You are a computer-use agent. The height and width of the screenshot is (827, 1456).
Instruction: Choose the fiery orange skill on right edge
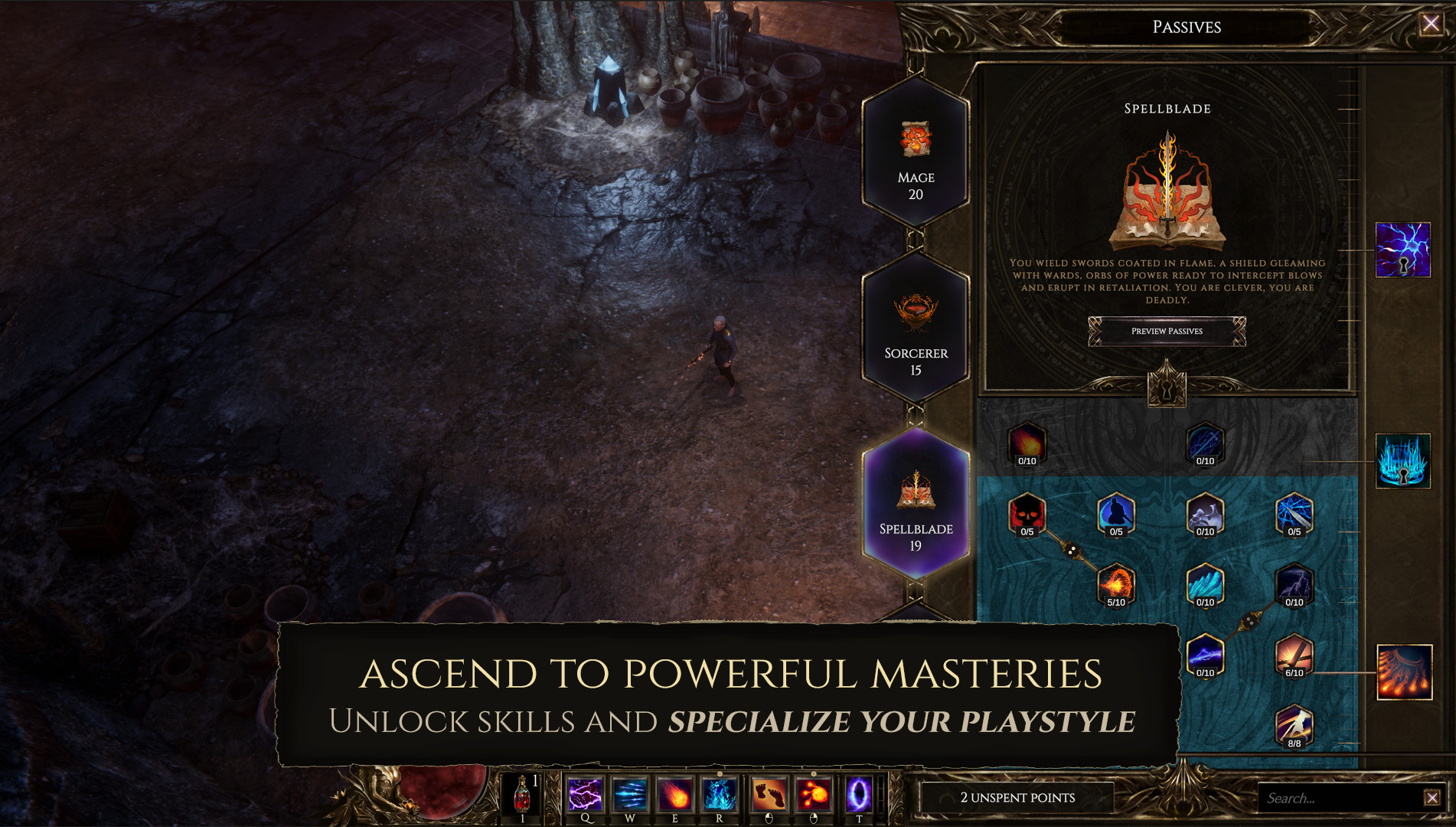(x=1404, y=672)
